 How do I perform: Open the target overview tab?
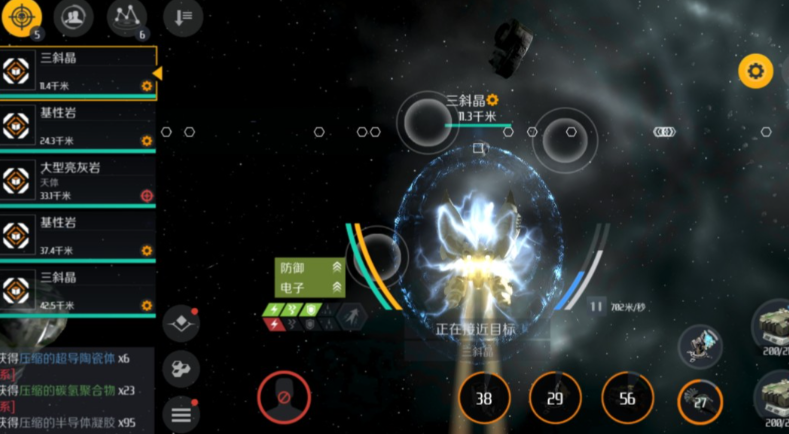pos(23,17)
